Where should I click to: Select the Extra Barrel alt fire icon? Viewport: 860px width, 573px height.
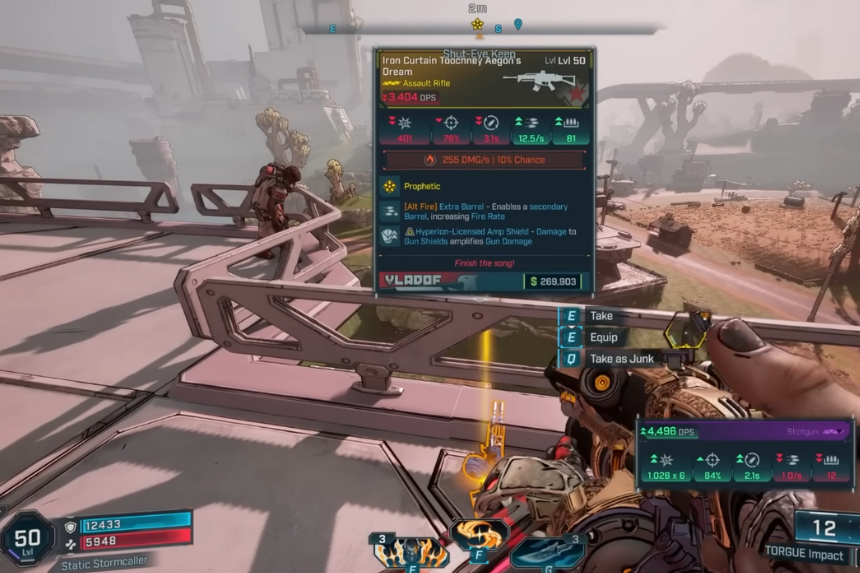point(390,211)
